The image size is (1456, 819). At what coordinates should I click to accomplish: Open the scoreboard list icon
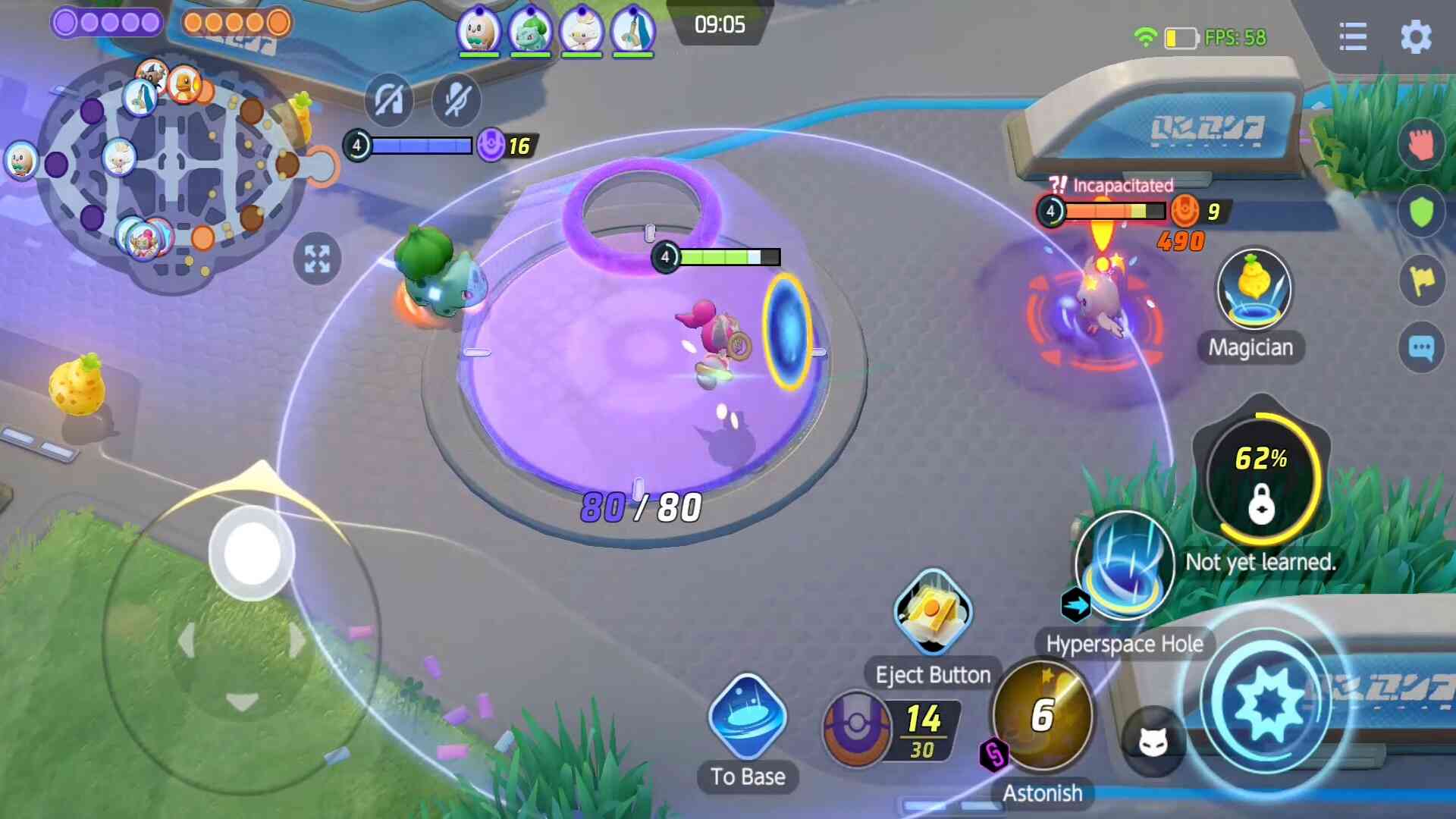[x=1352, y=37]
